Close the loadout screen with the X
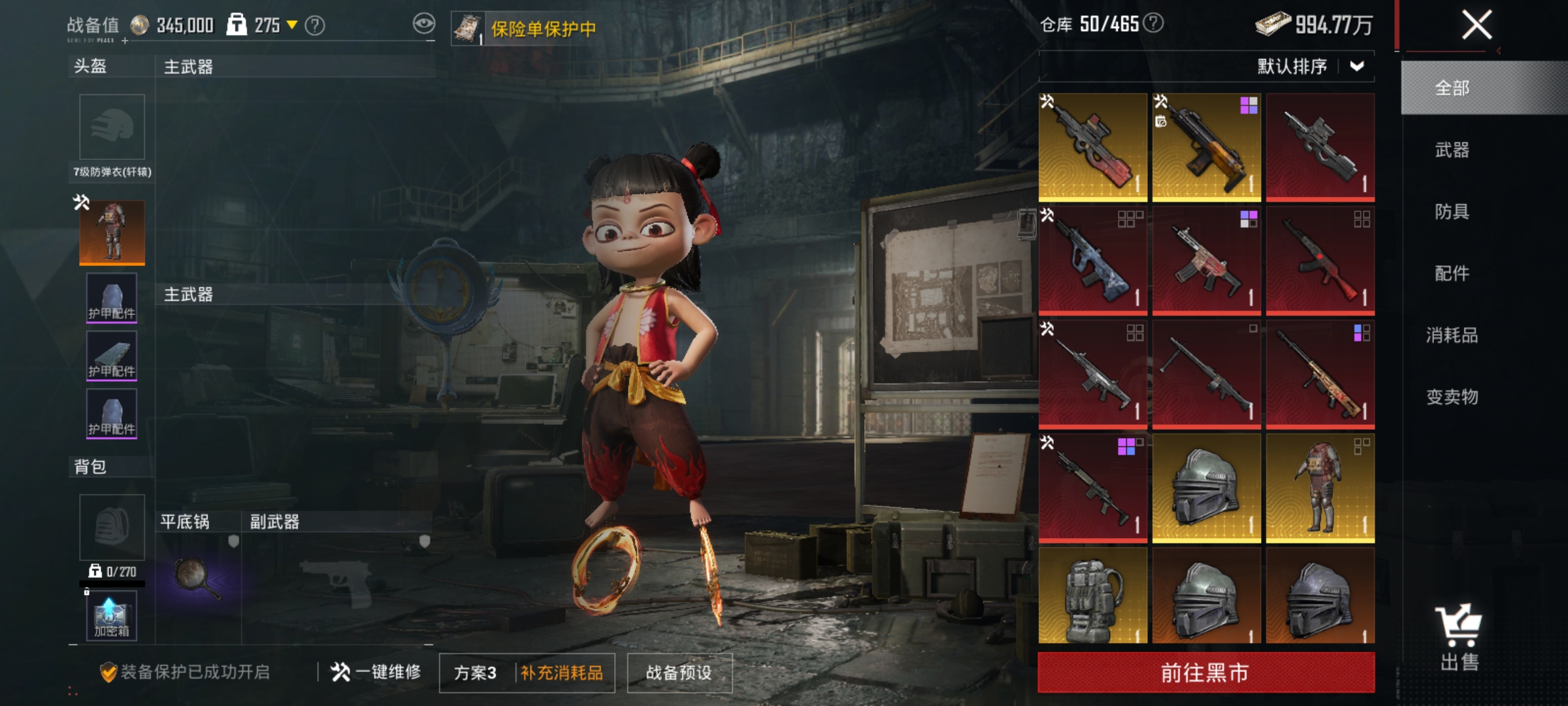Viewport: 1568px width, 706px height. pos(1476,25)
